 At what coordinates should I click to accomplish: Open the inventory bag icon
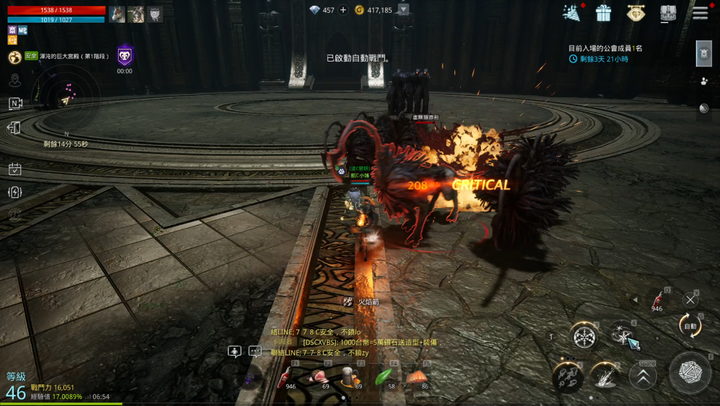click(x=667, y=13)
